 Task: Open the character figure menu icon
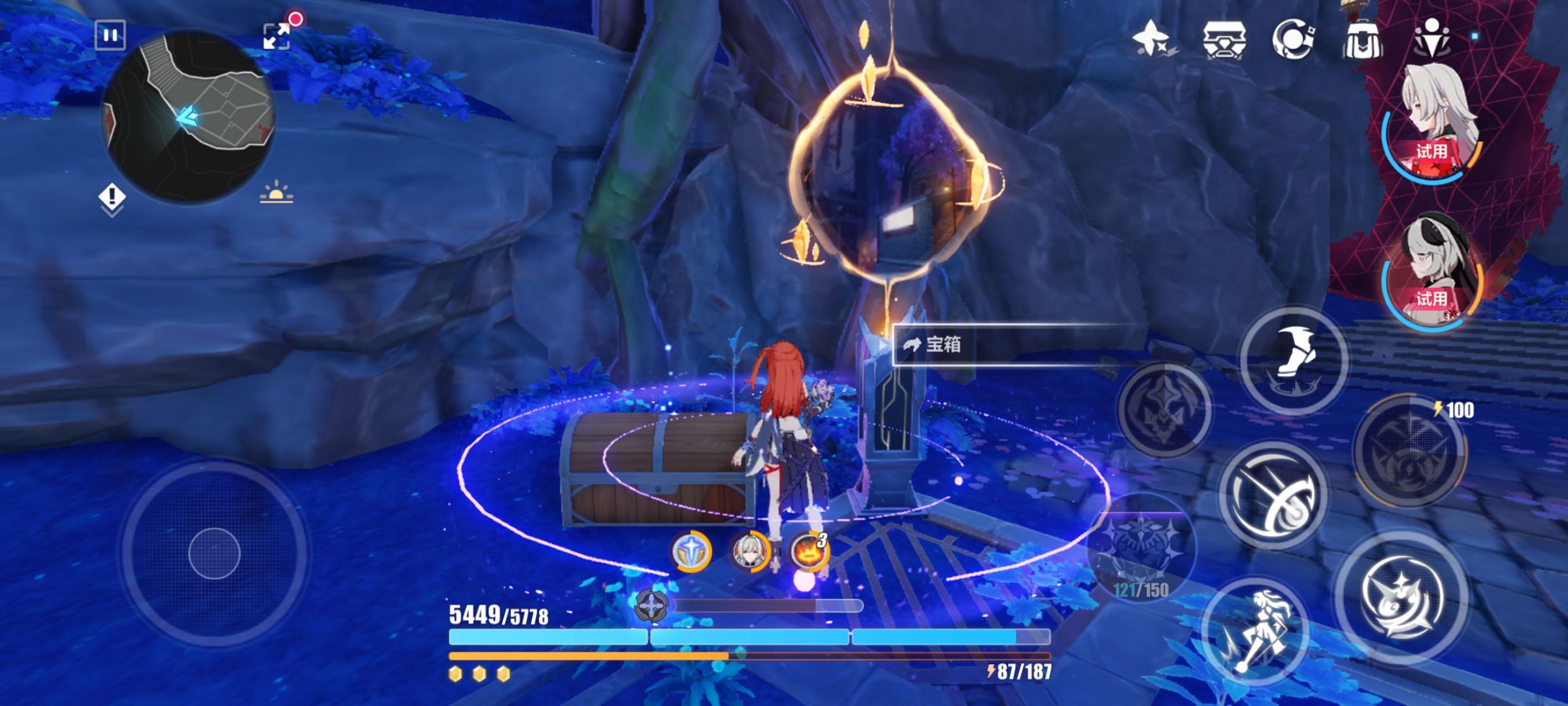(1432, 38)
